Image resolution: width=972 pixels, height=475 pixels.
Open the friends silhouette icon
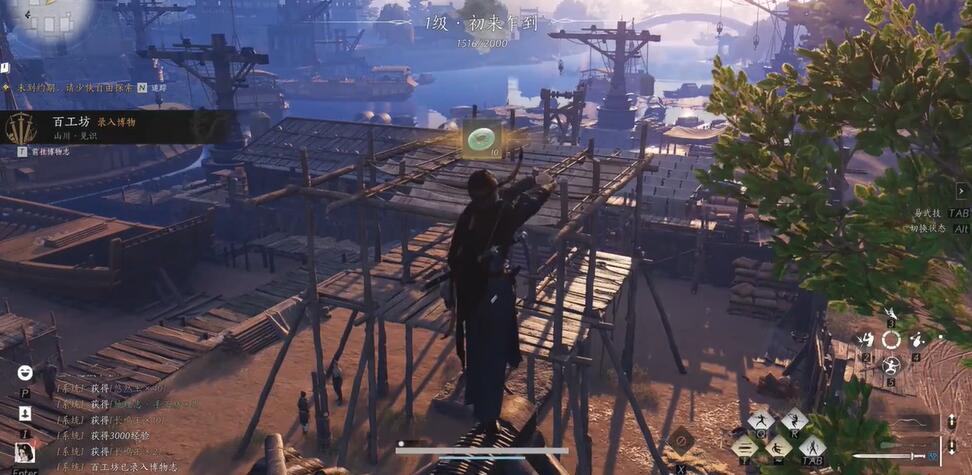tap(25, 413)
